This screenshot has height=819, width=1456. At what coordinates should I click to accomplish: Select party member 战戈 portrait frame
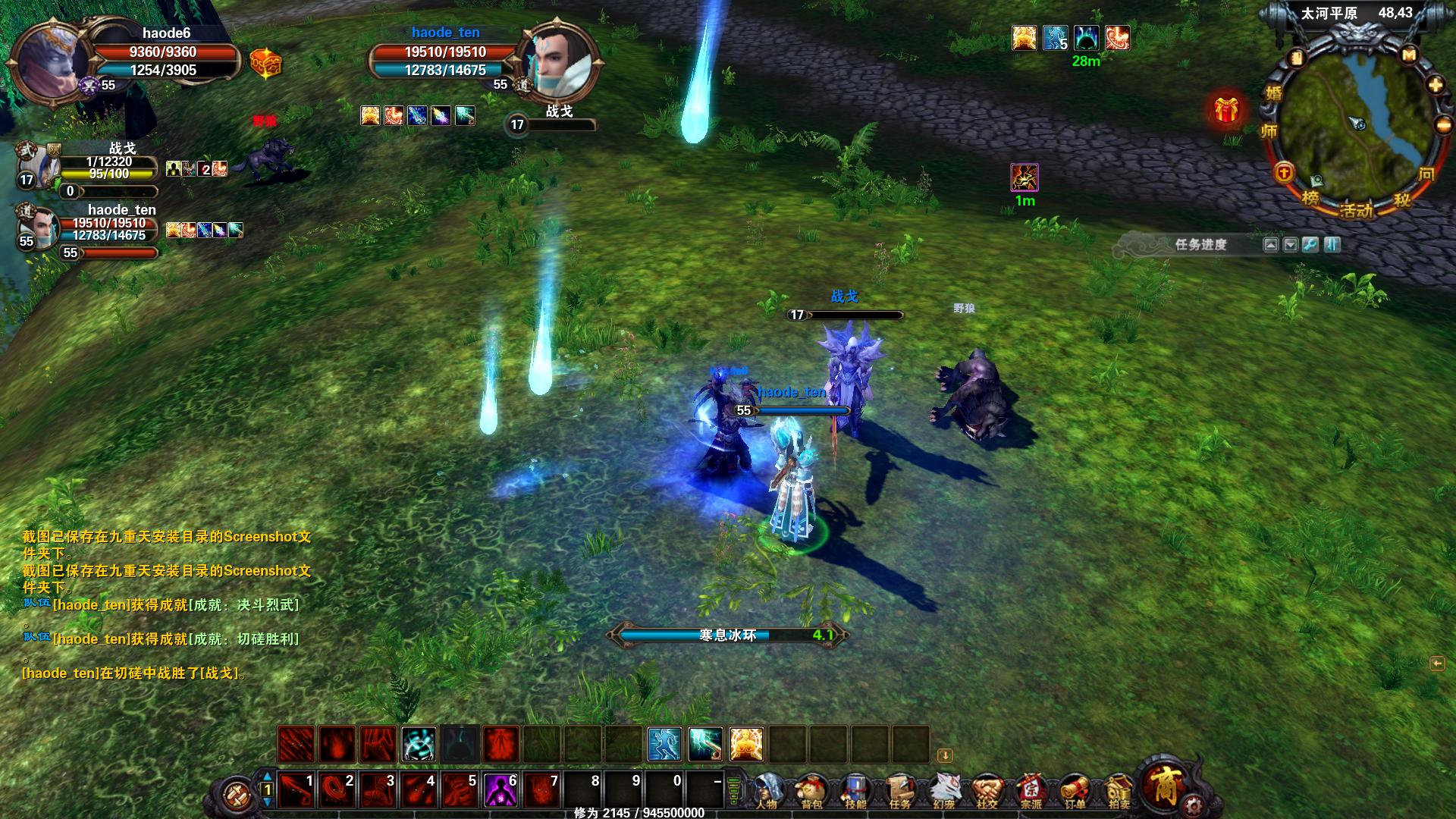[x=38, y=165]
